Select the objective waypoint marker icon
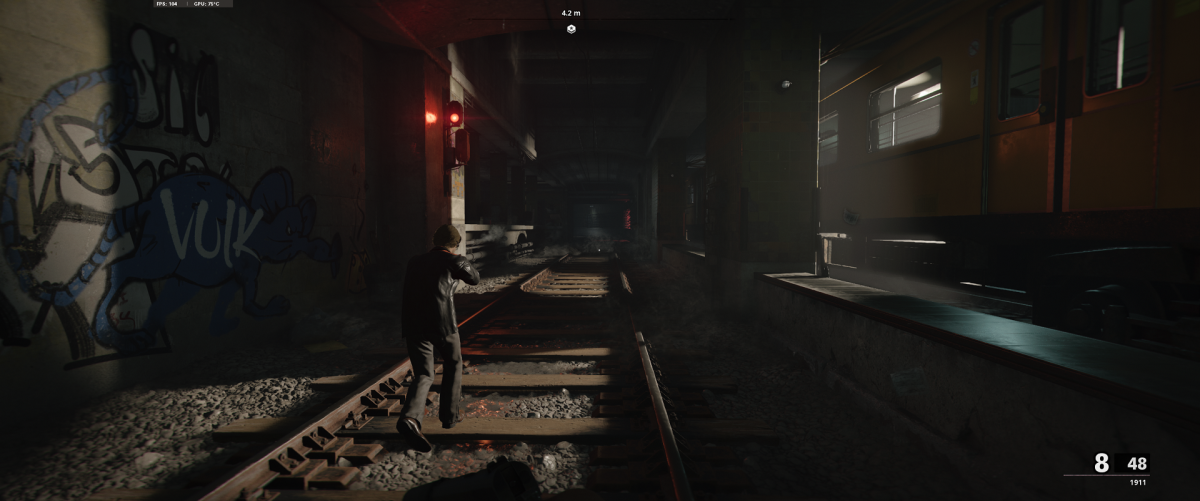The height and width of the screenshot is (501, 1200). pyautogui.click(x=571, y=29)
